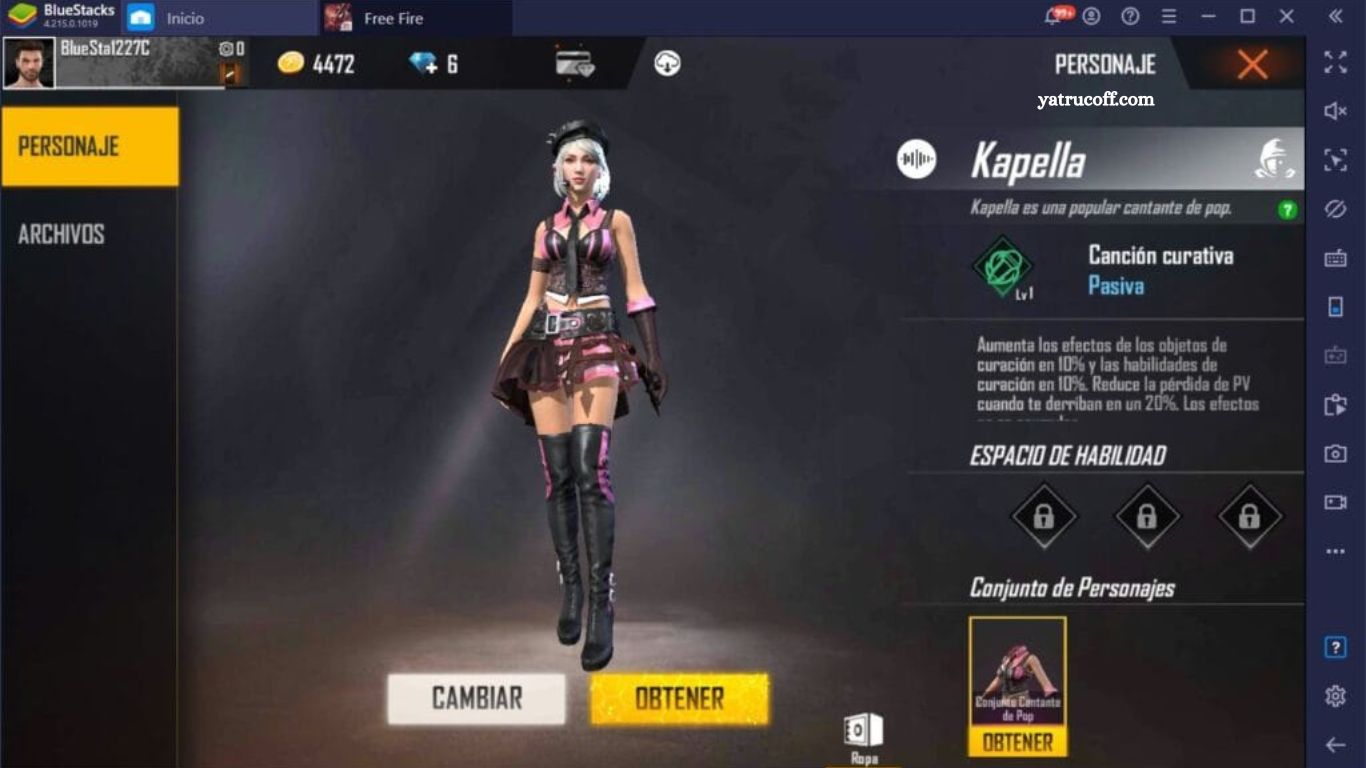This screenshot has width=1366, height=768.
Task: Unlock the first skill slot lock
Action: pos(1046,518)
